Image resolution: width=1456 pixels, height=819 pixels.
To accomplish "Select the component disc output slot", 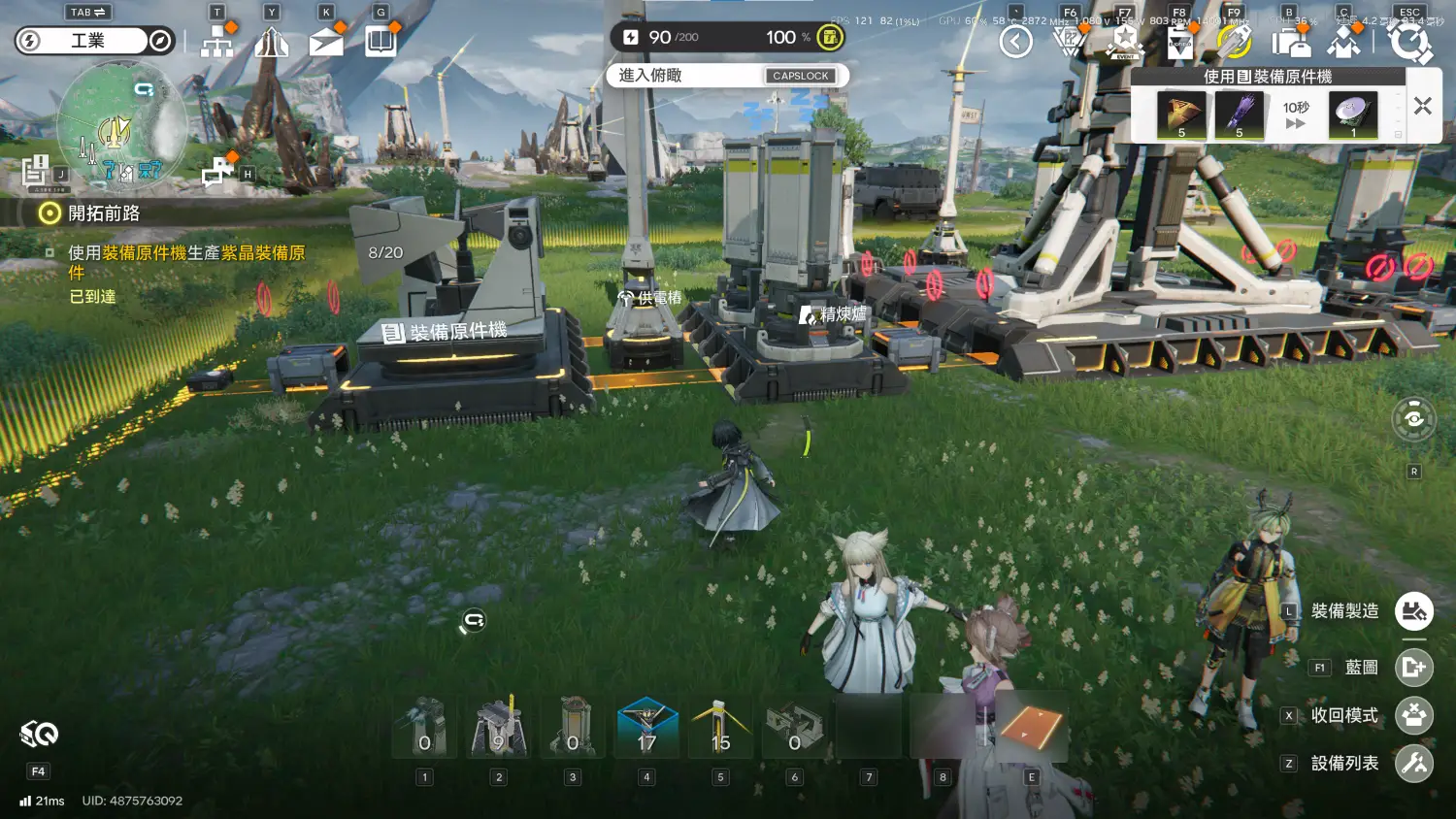I will (1352, 115).
